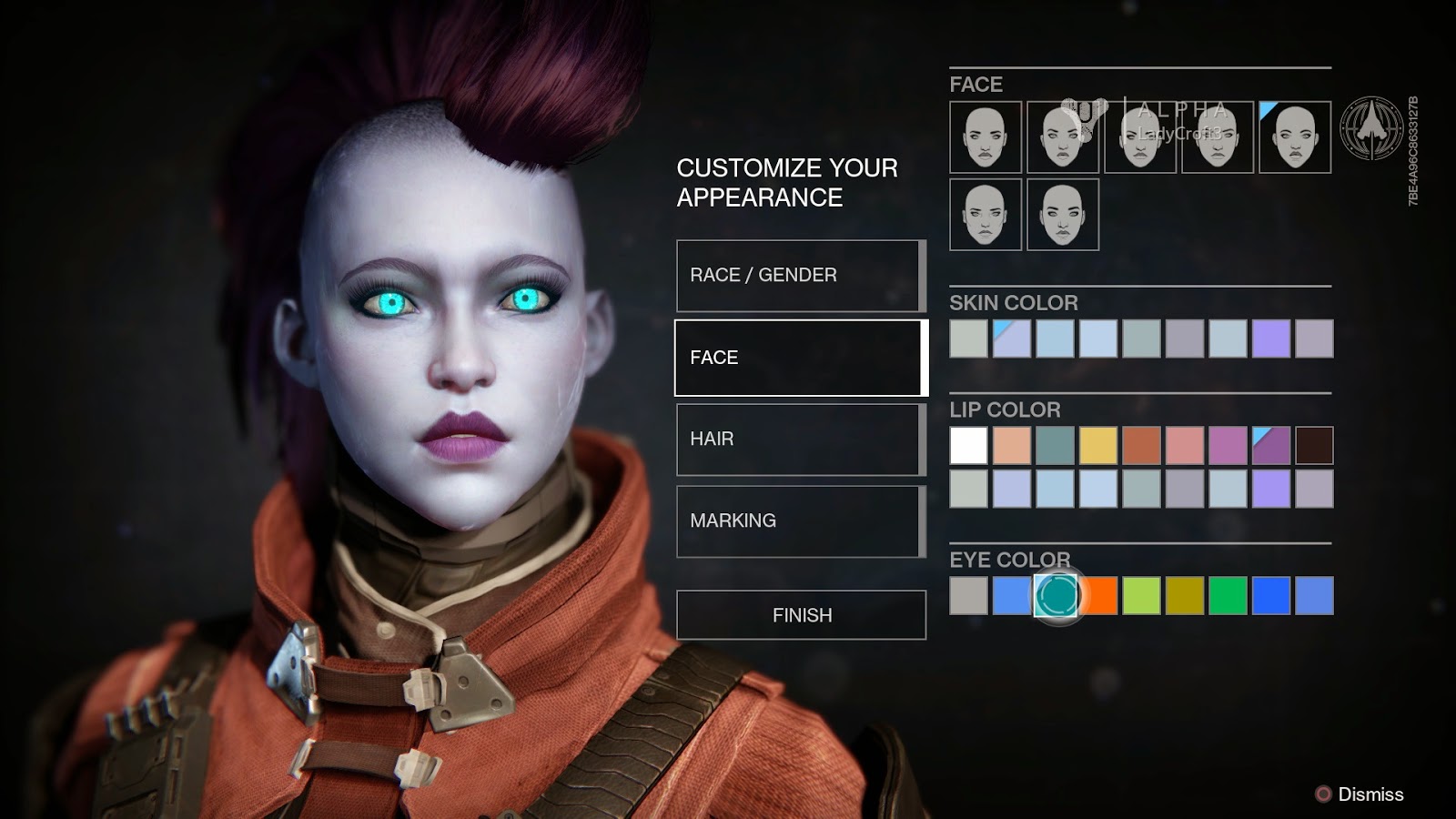The height and width of the screenshot is (819, 1456).
Task: Select the second face preset thumbnail
Action: tap(1063, 138)
